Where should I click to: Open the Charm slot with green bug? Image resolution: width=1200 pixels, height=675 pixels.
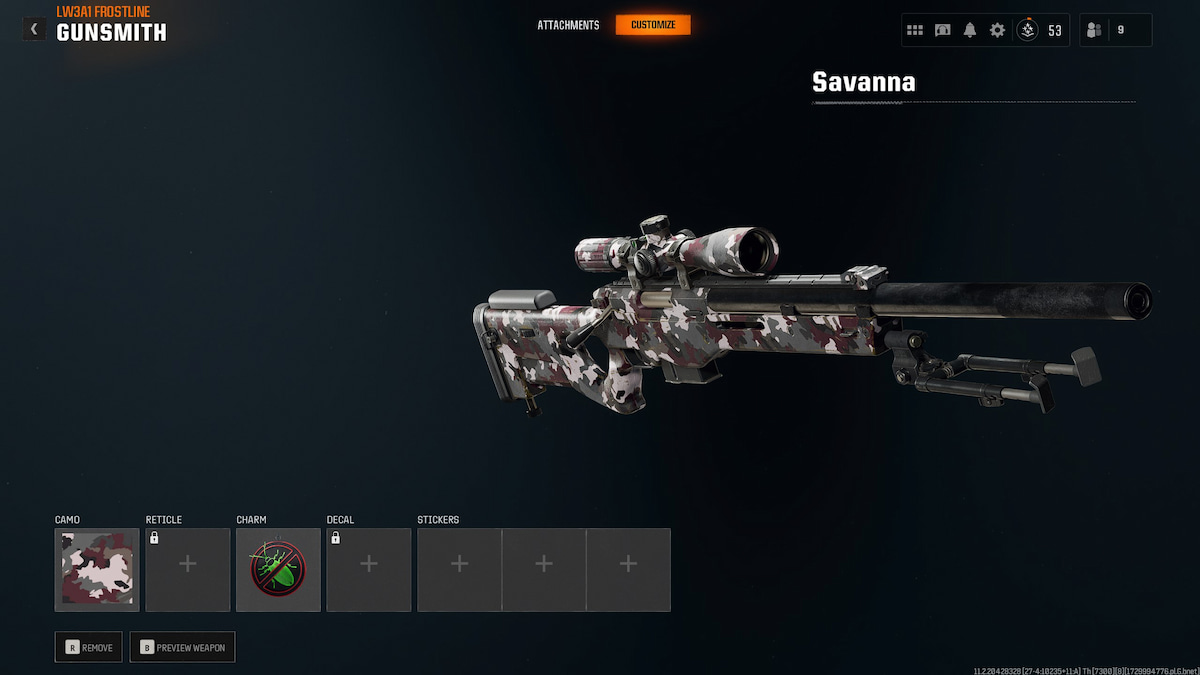tap(278, 570)
